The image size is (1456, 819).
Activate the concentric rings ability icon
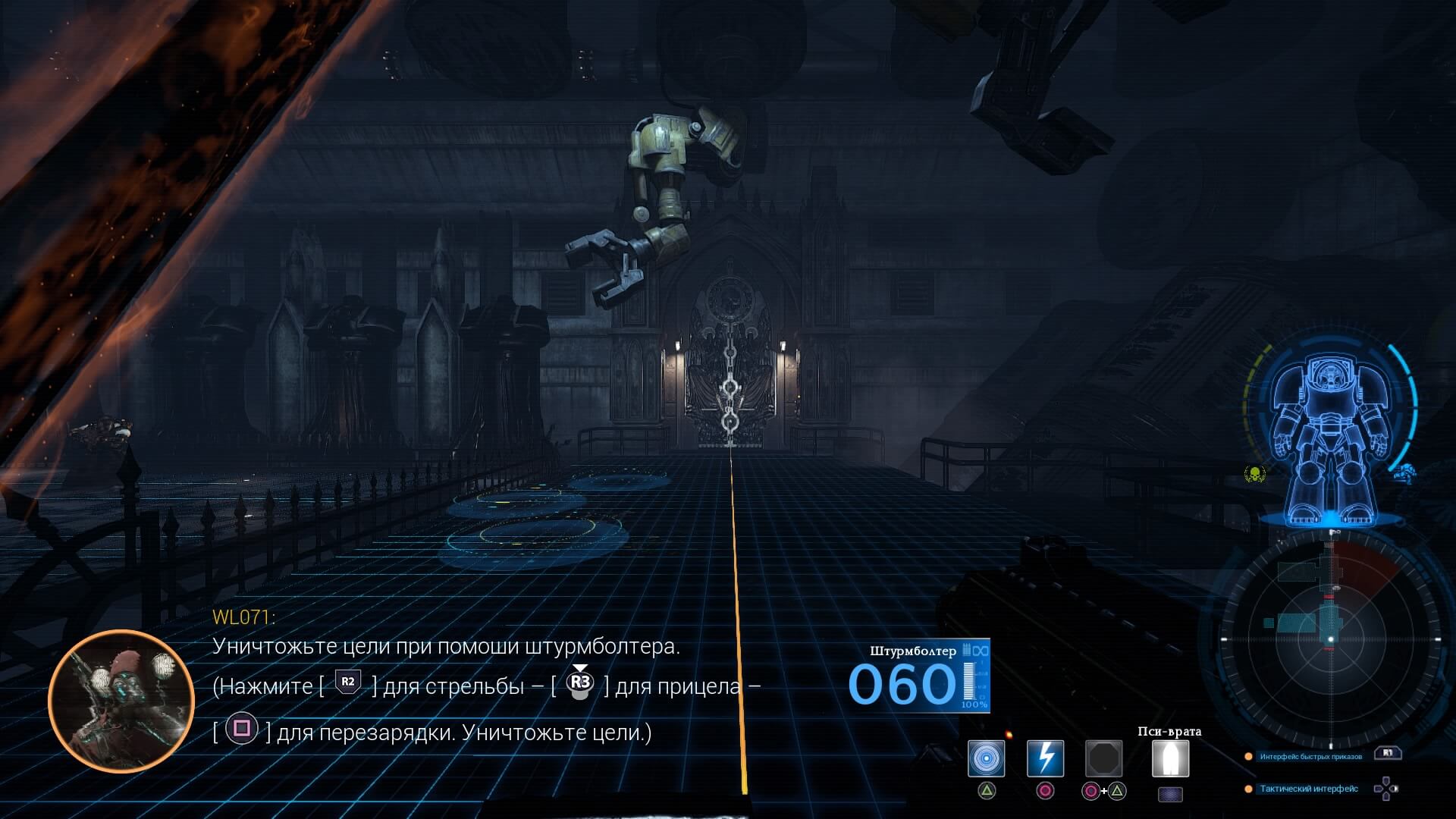pos(986,758)
